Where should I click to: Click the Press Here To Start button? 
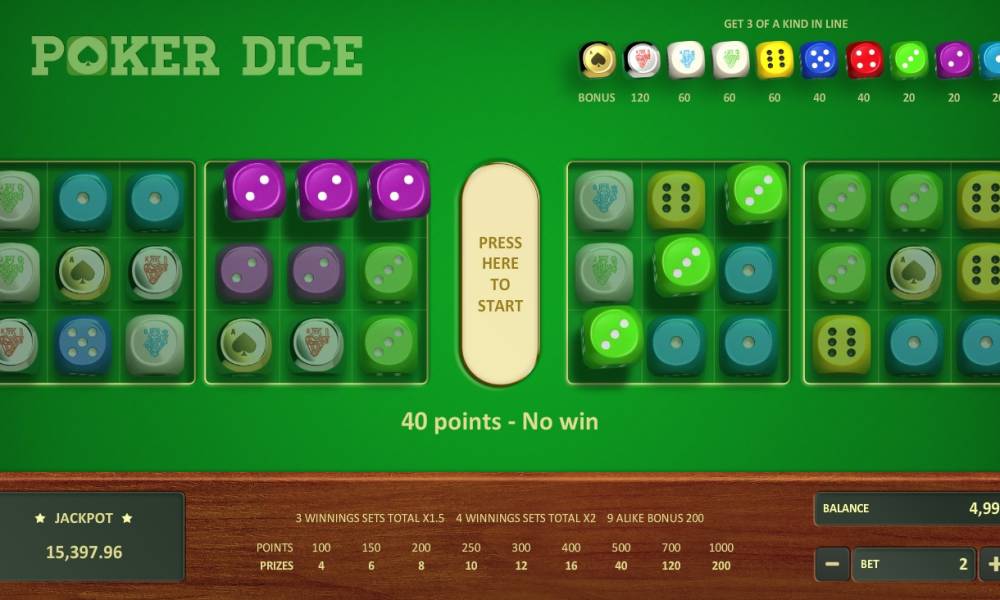click(500, 274)
